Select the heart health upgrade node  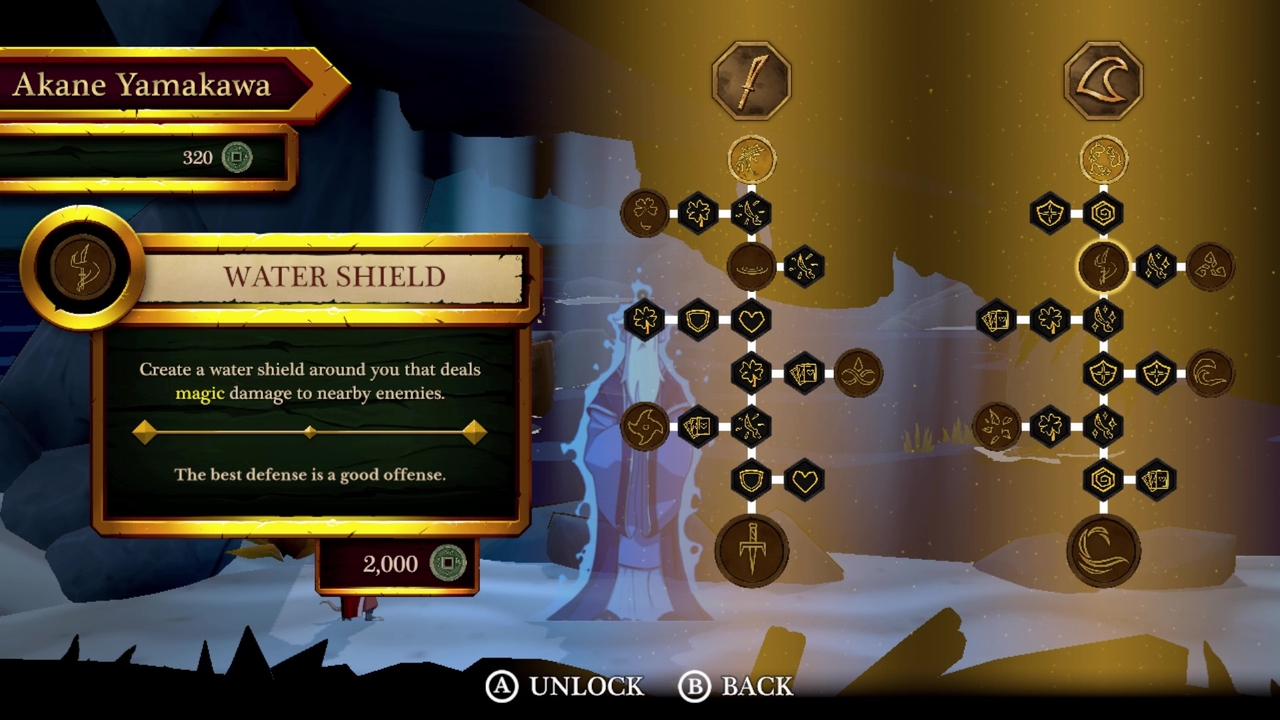tap(750, 319)
